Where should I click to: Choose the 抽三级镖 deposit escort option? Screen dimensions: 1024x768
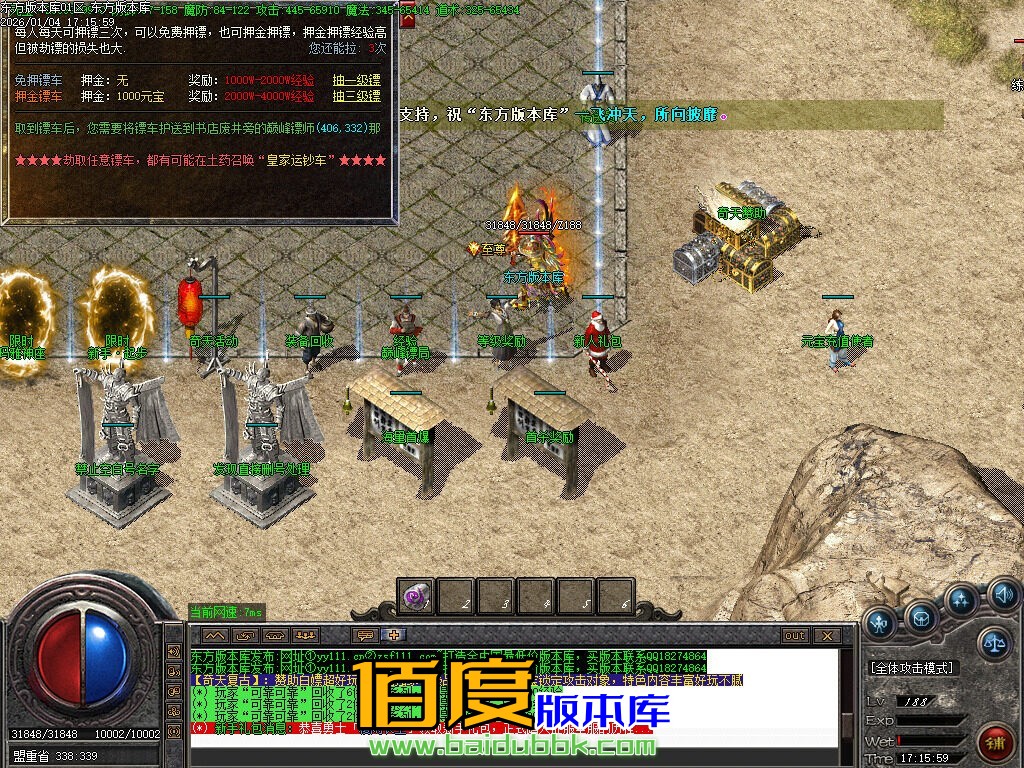(x=356, y=96)
